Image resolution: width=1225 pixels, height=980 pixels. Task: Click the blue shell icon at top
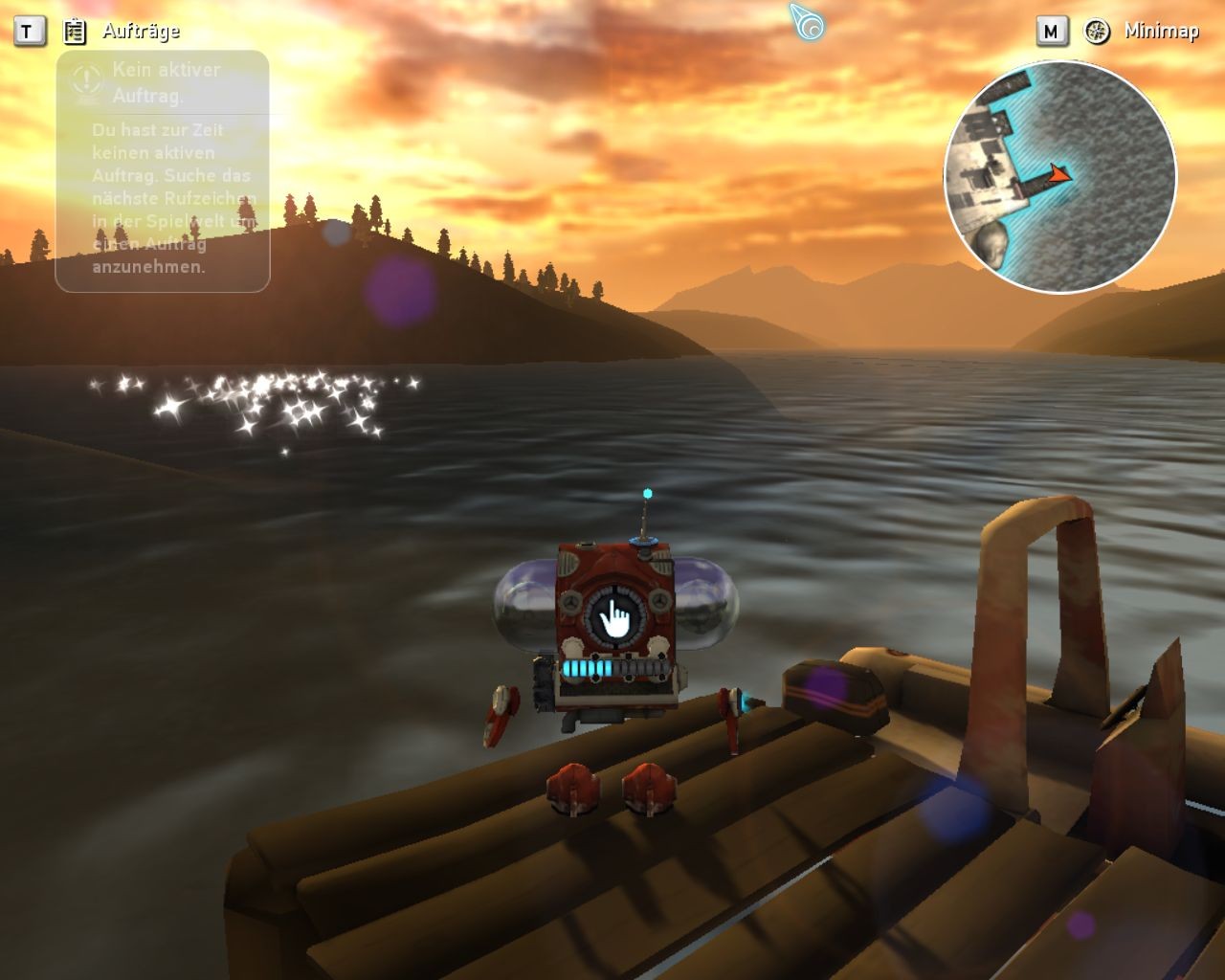(x=807, y=22)
